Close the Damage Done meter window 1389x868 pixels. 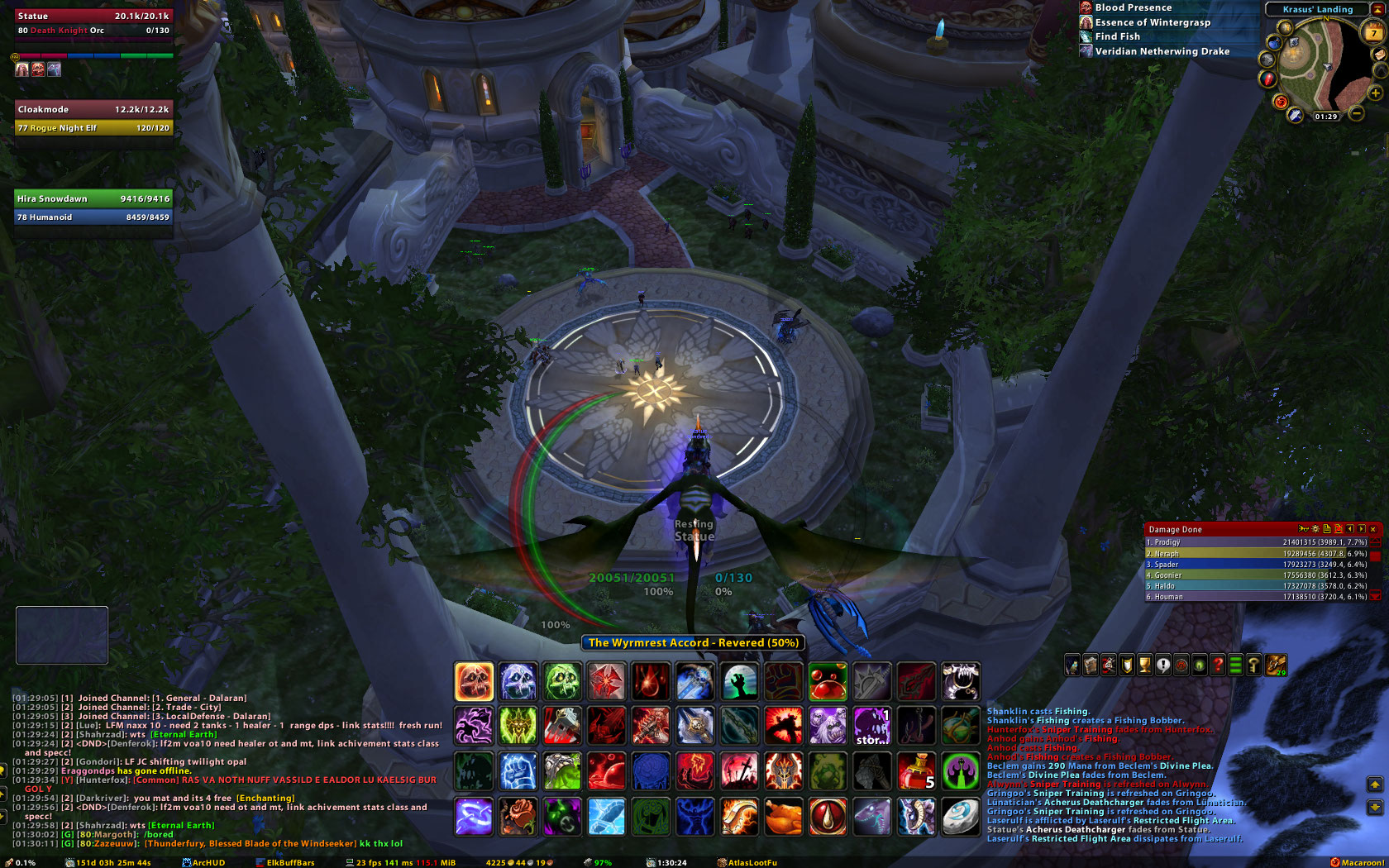click(1373, 529)
